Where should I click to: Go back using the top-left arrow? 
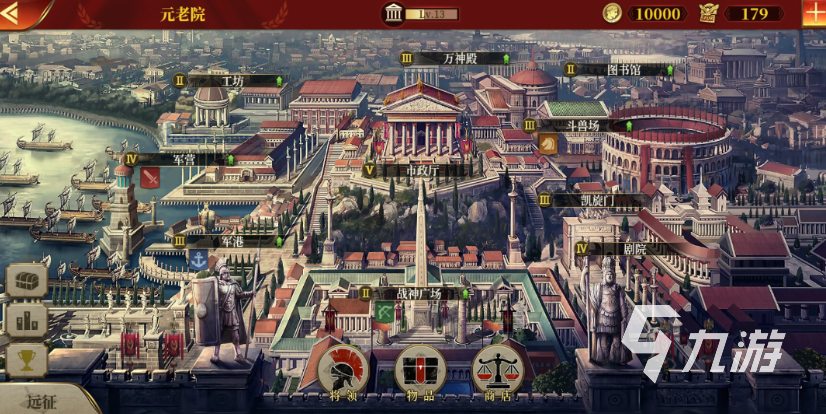22,13
